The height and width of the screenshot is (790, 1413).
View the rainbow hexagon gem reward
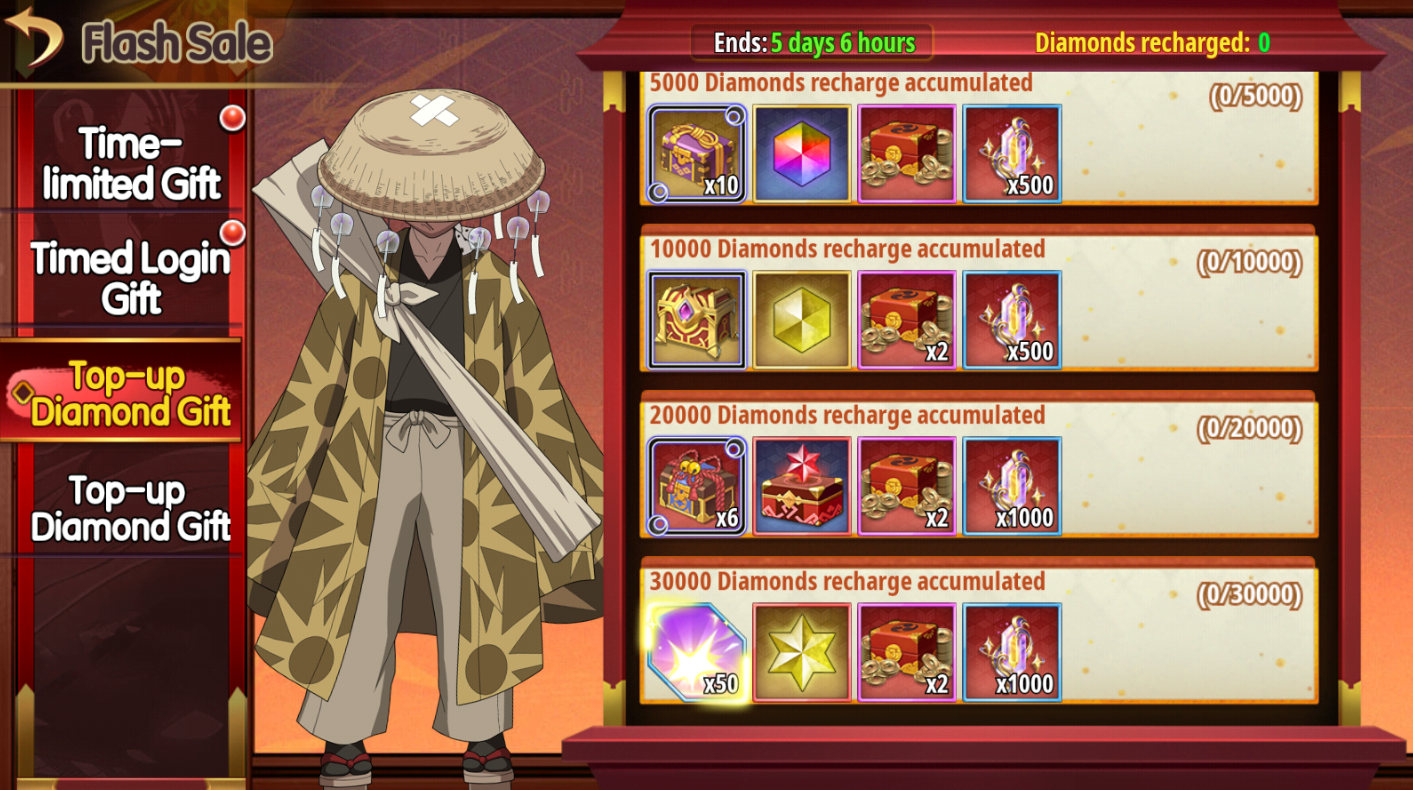[x=802, y=154]
